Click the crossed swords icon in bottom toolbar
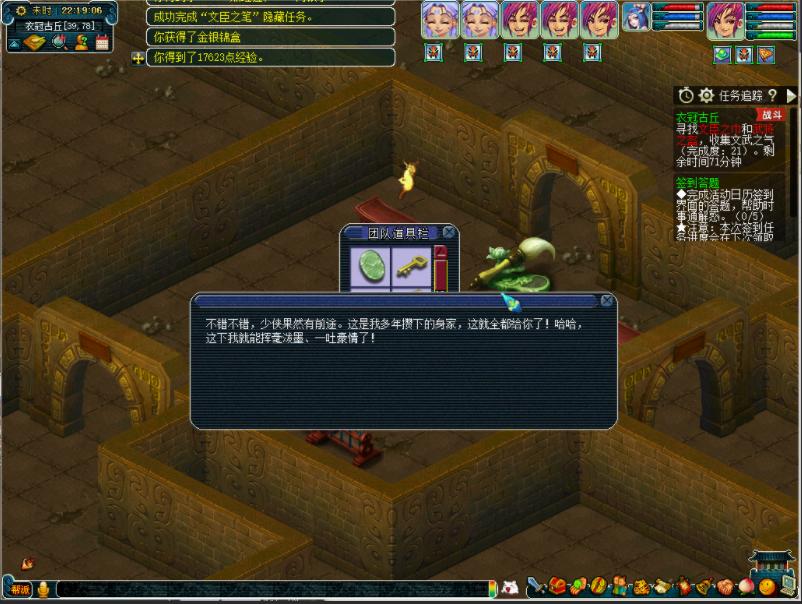 coord(536,586)
